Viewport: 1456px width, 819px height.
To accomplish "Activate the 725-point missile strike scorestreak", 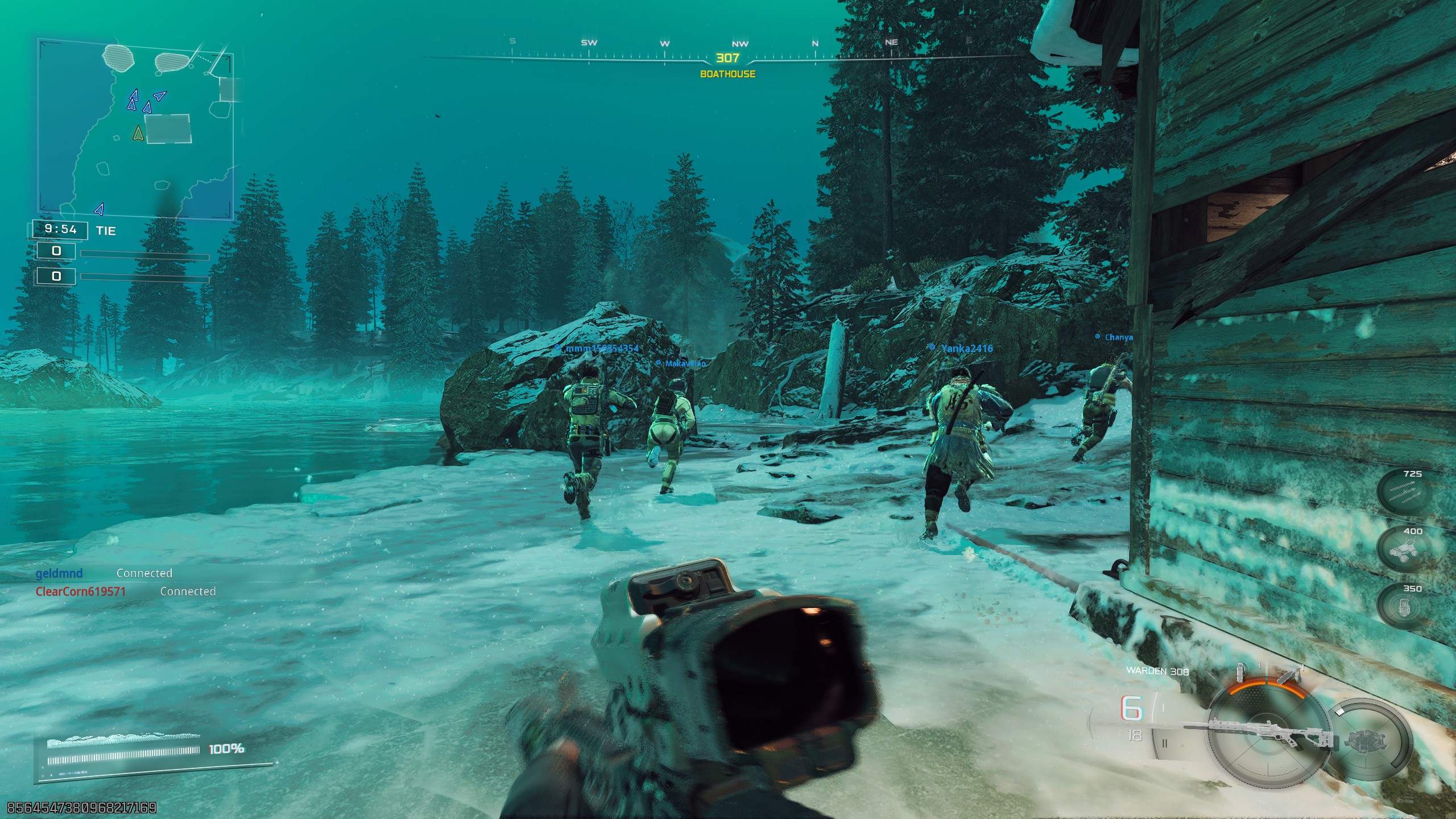I will 1404,493.
